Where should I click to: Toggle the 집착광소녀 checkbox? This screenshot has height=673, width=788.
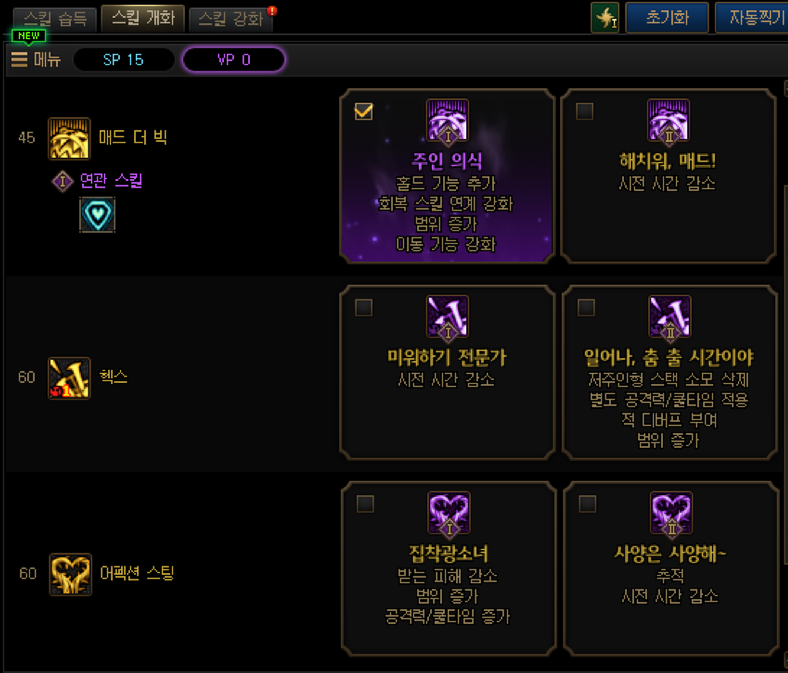click(x=364, y=503)
